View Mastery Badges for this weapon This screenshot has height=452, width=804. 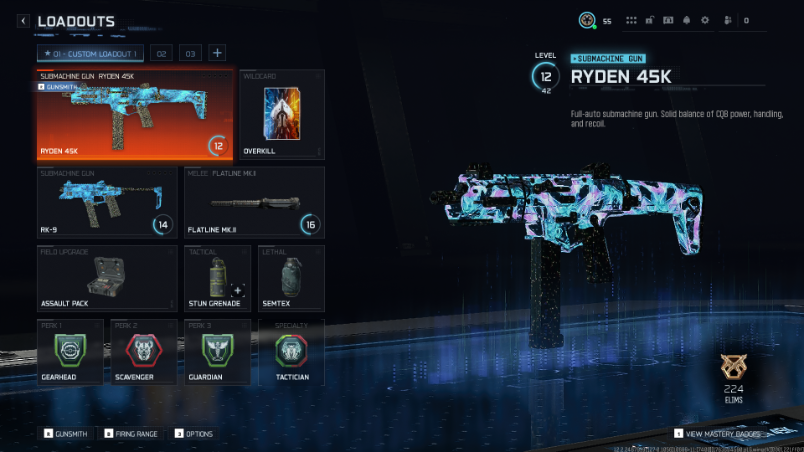point(718,434)
